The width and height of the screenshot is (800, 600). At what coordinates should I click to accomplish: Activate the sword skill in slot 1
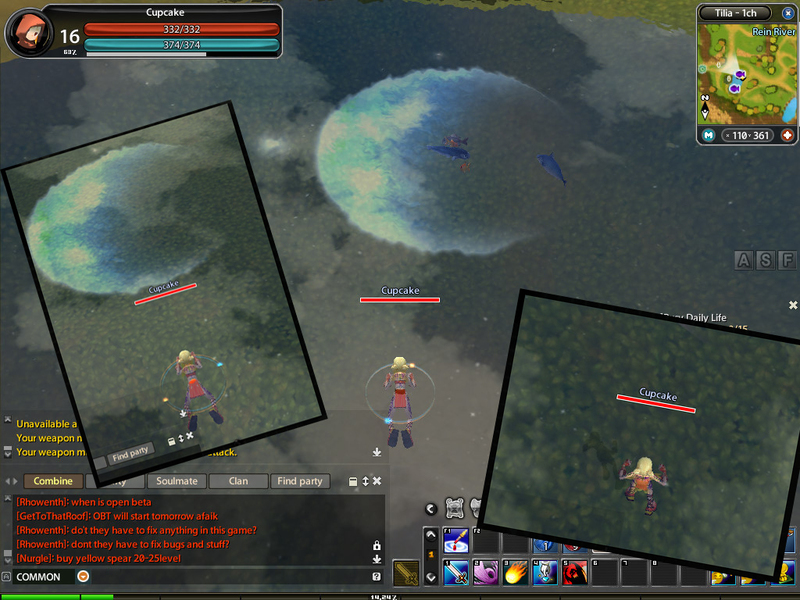click(456, 574)
